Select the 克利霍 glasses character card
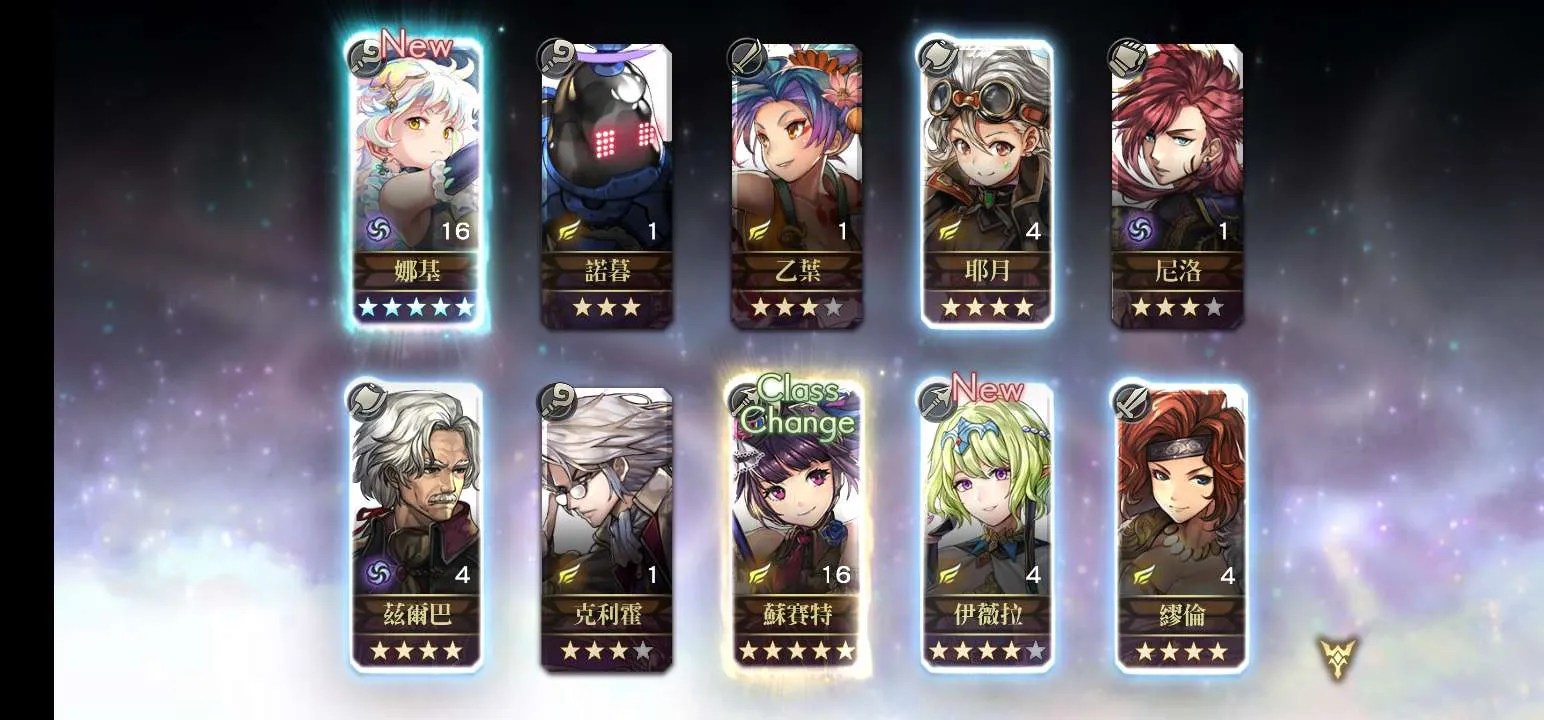Viewport: 1544px width, 720px height. point(606,525)
